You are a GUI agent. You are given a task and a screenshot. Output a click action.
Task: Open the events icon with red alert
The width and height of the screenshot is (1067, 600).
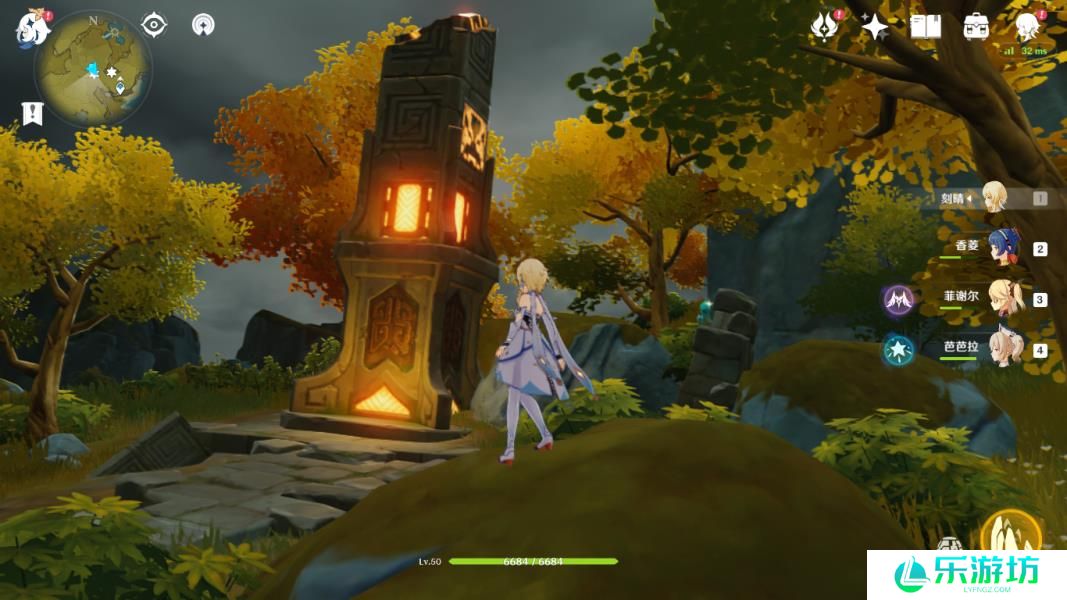pyautogui.click(x=824, y=26)
